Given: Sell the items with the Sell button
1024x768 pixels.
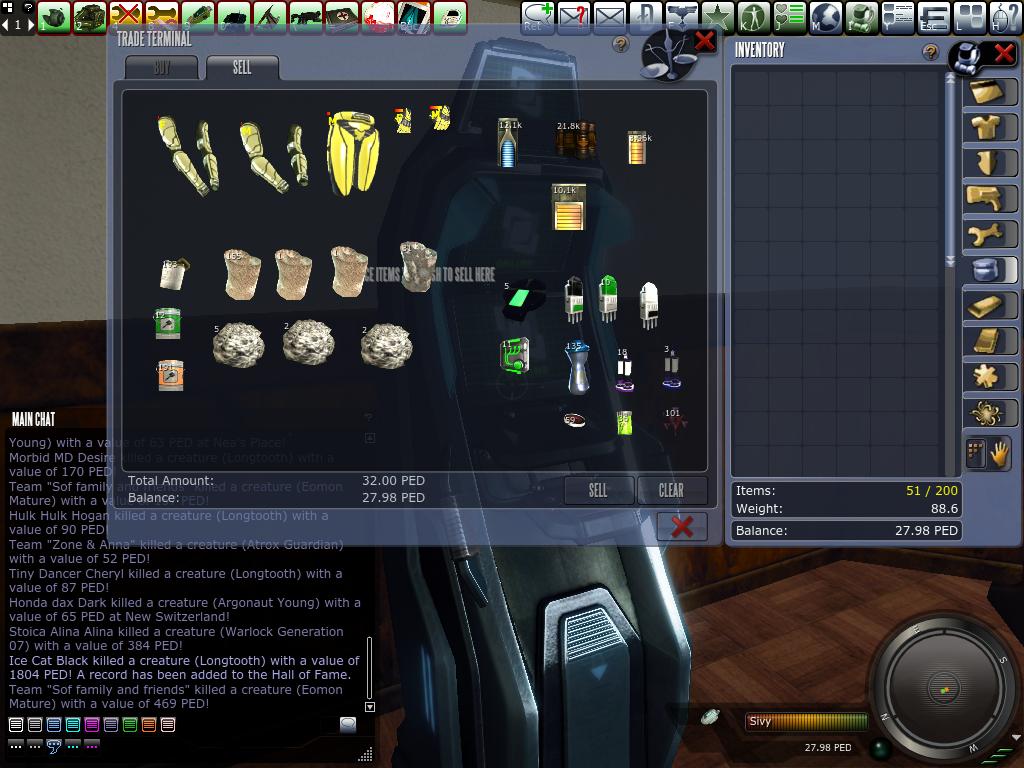Looking at the screenshot, I should click(x=598, y=490).
